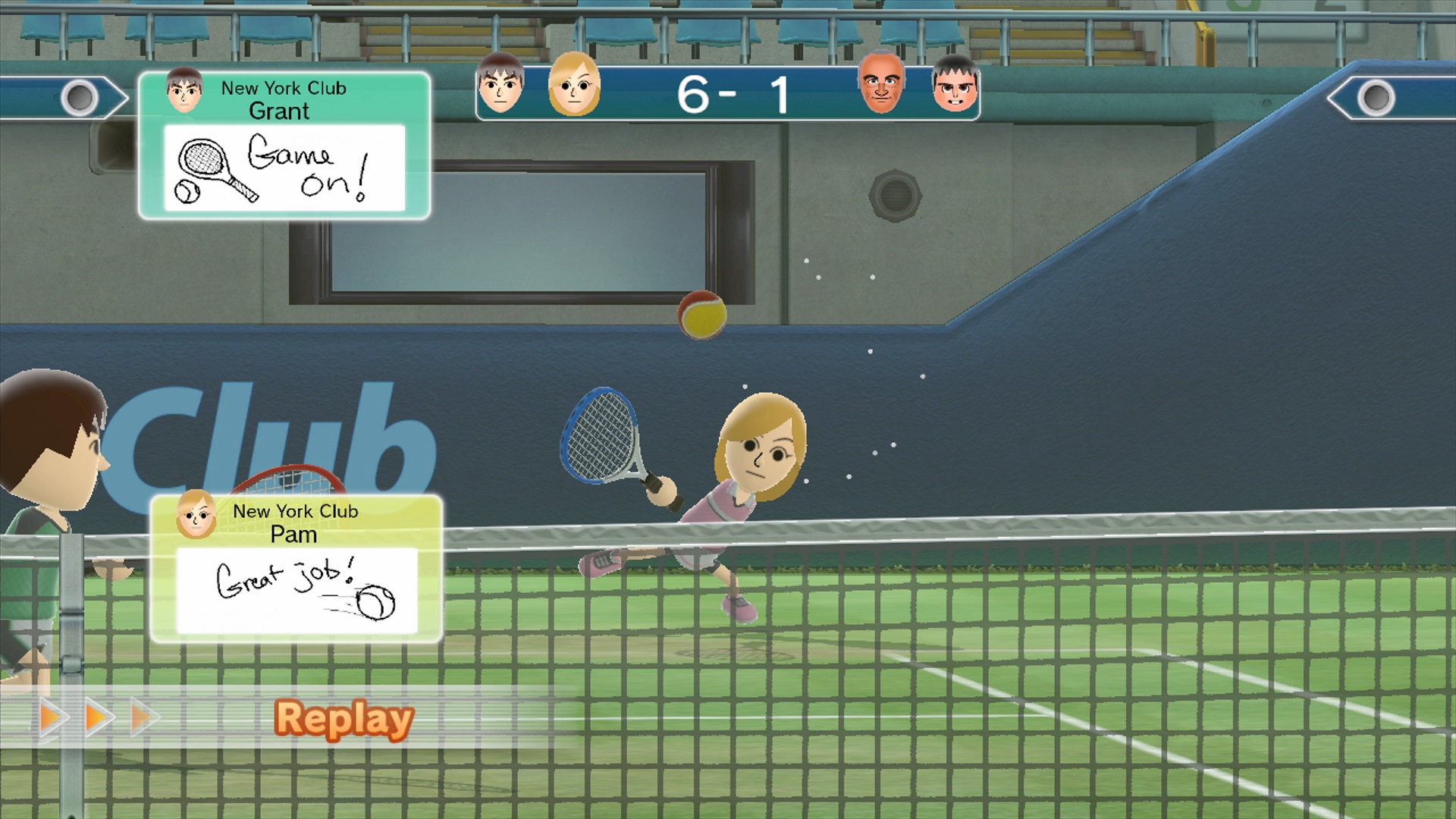The width and height of the screenshot is (1456, 819).
Task: Click the Replay label
Action: pos(346,719)
